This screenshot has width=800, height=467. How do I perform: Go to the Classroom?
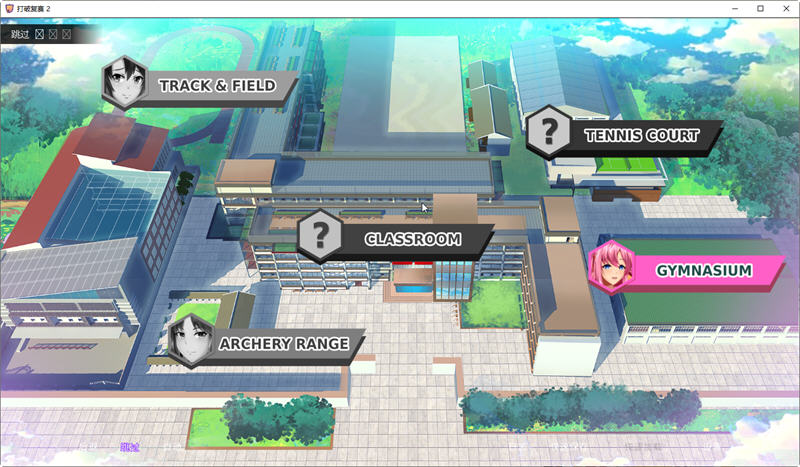tap(411, 240)
